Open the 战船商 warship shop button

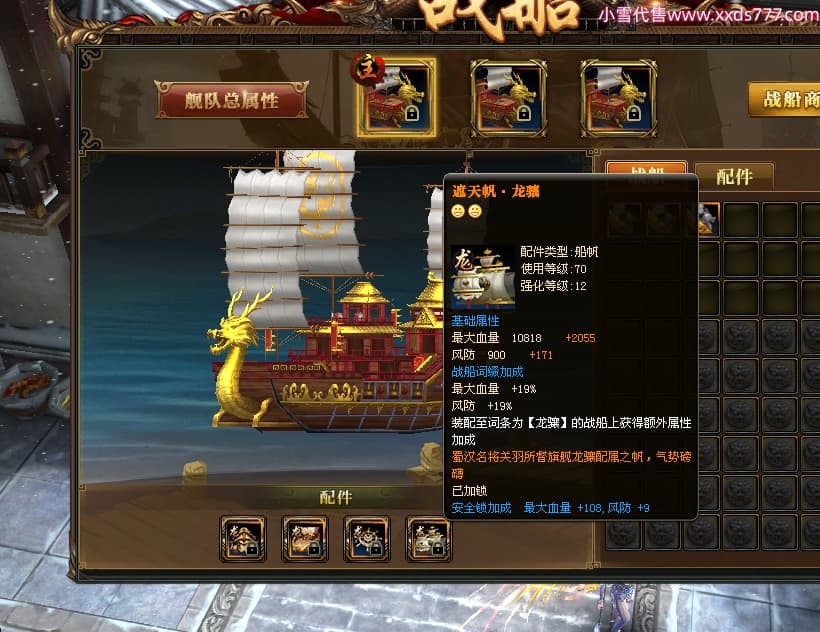pyautogui.click(x=786, y=100)
